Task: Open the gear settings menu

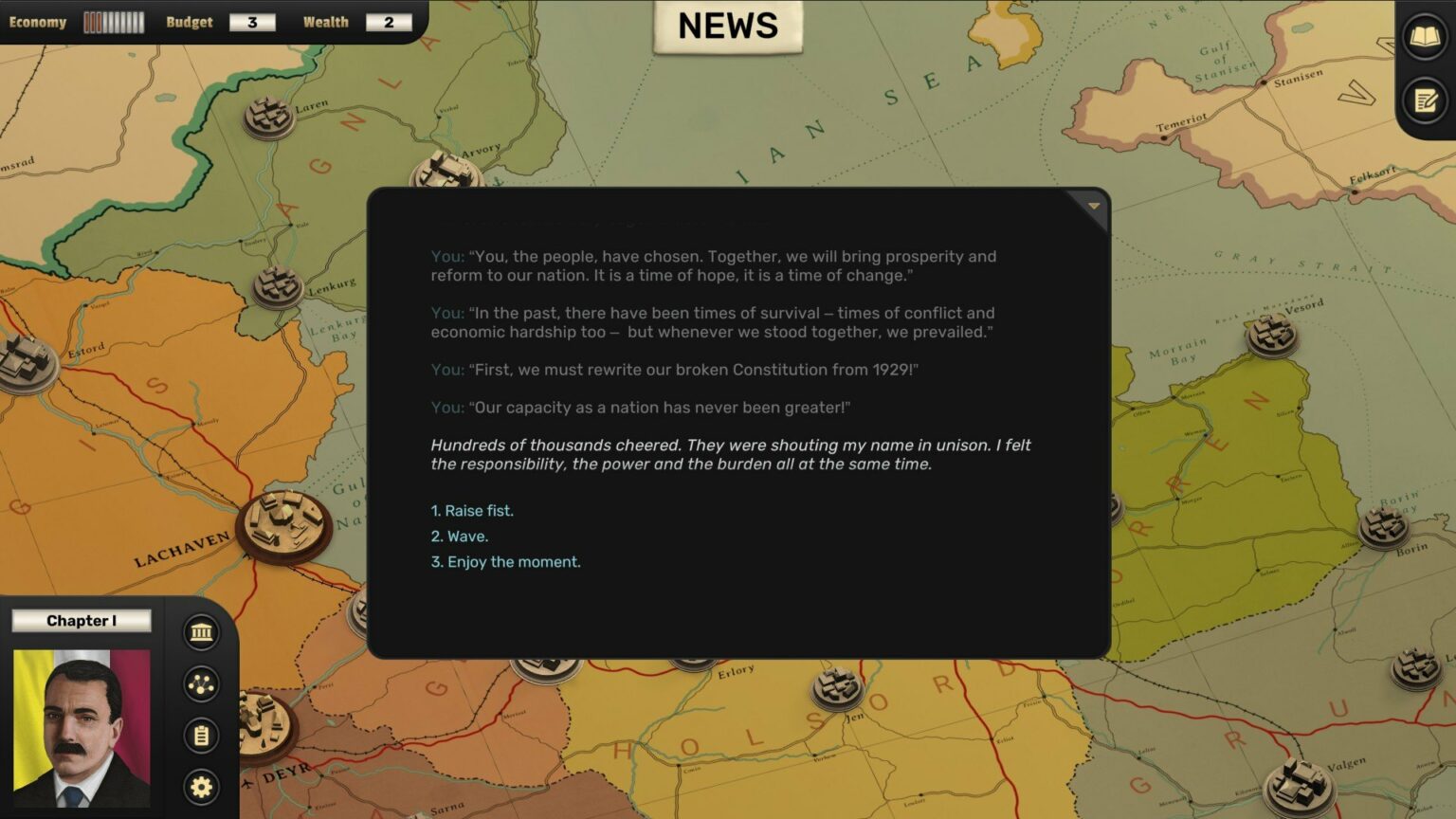Action: click(x=201, y=787)
